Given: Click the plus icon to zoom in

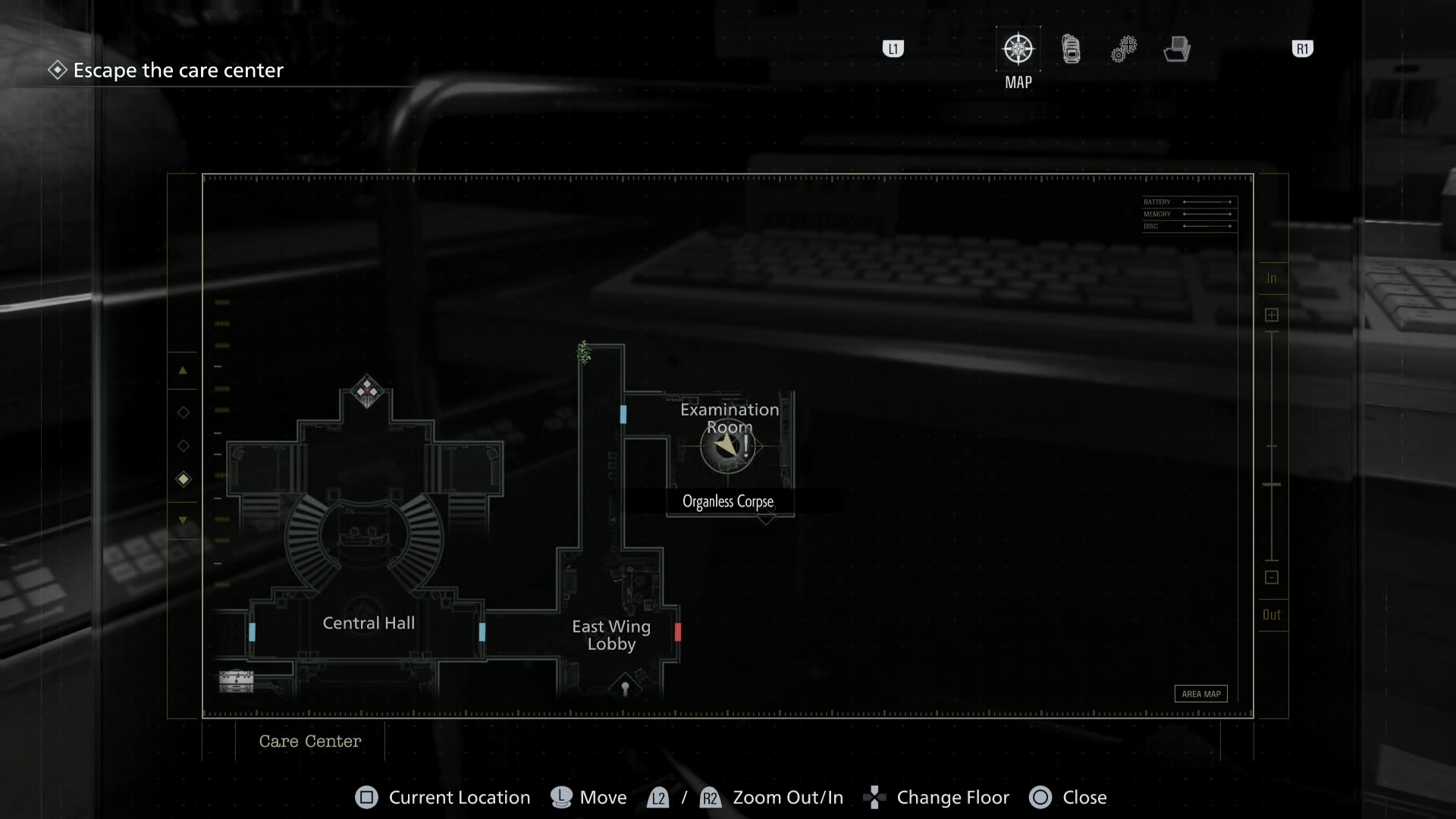Looking at the screenshot, I should point(1272,314).
